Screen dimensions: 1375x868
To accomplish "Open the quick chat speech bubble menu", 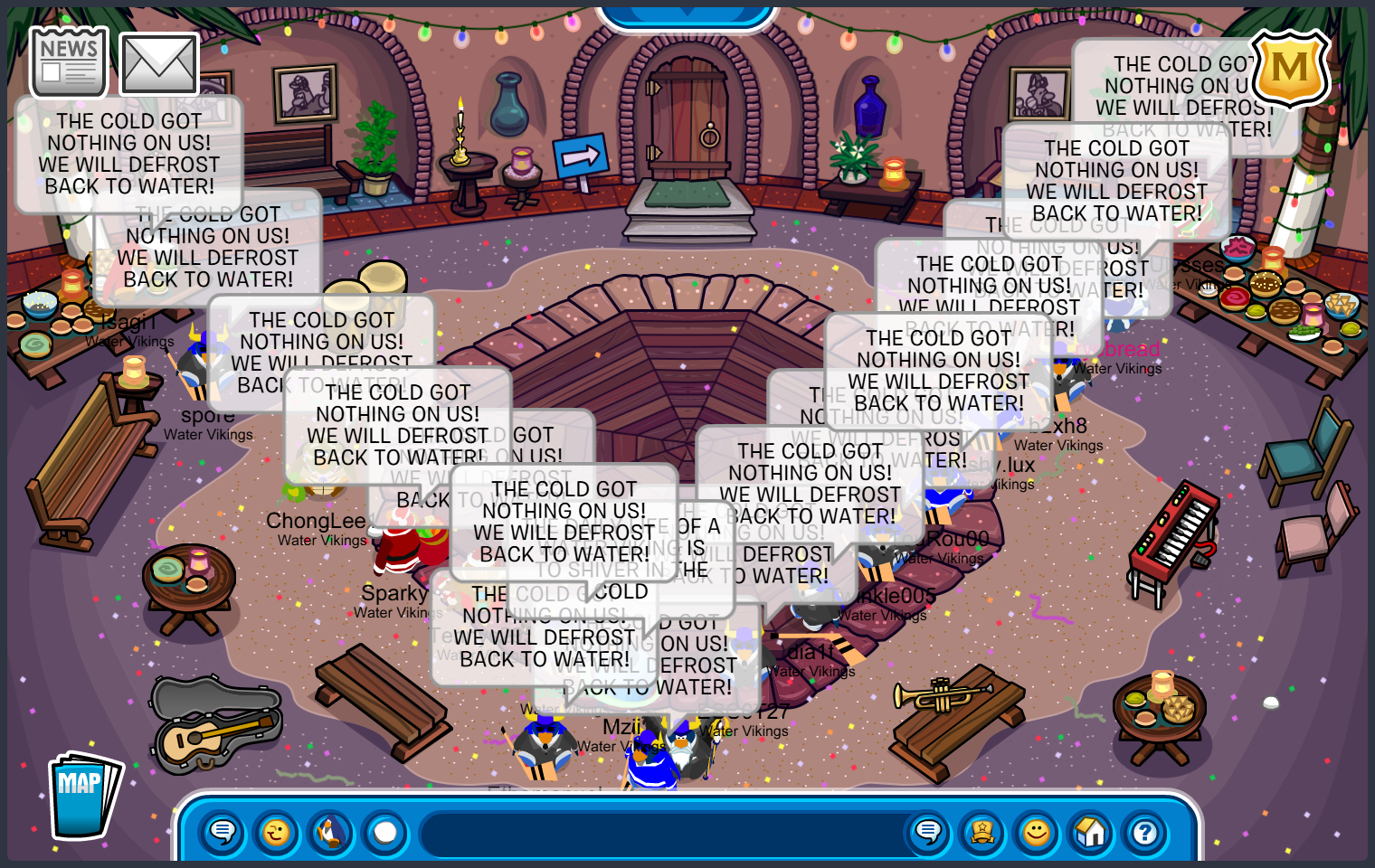I will (223, 831).
